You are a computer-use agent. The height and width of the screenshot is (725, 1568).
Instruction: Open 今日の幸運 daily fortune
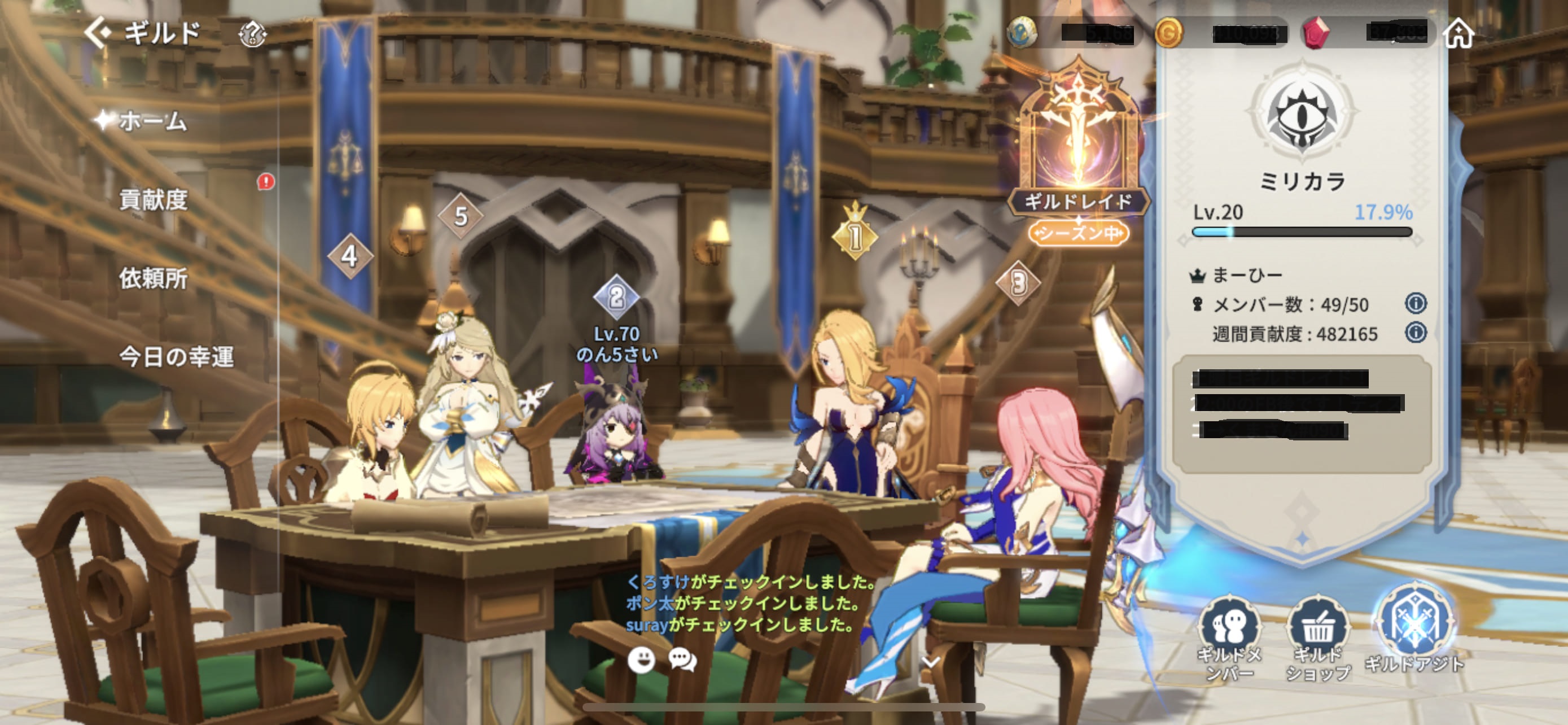(176, 357)
